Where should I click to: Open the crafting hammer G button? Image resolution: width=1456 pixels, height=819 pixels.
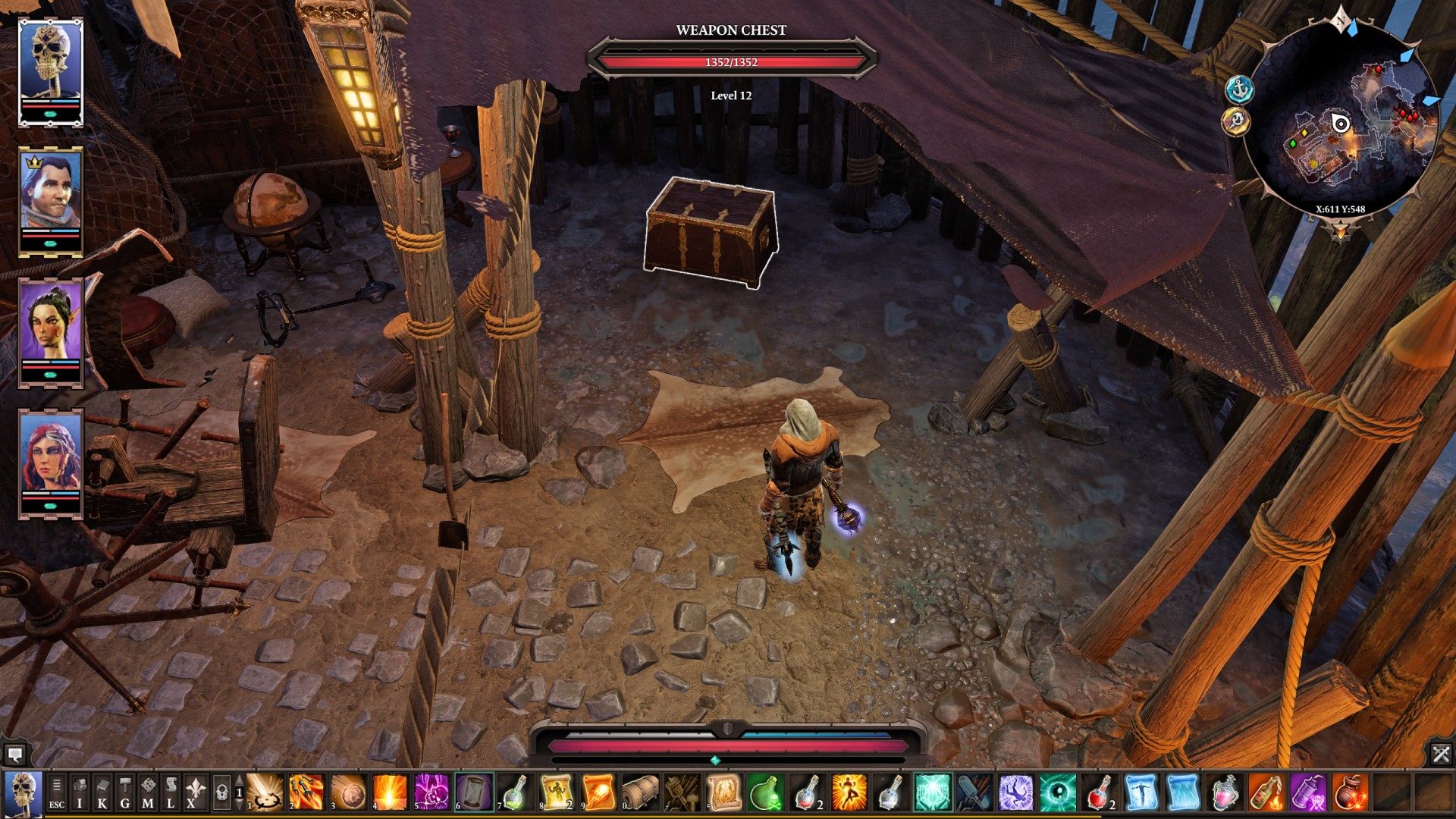point(125,793)
